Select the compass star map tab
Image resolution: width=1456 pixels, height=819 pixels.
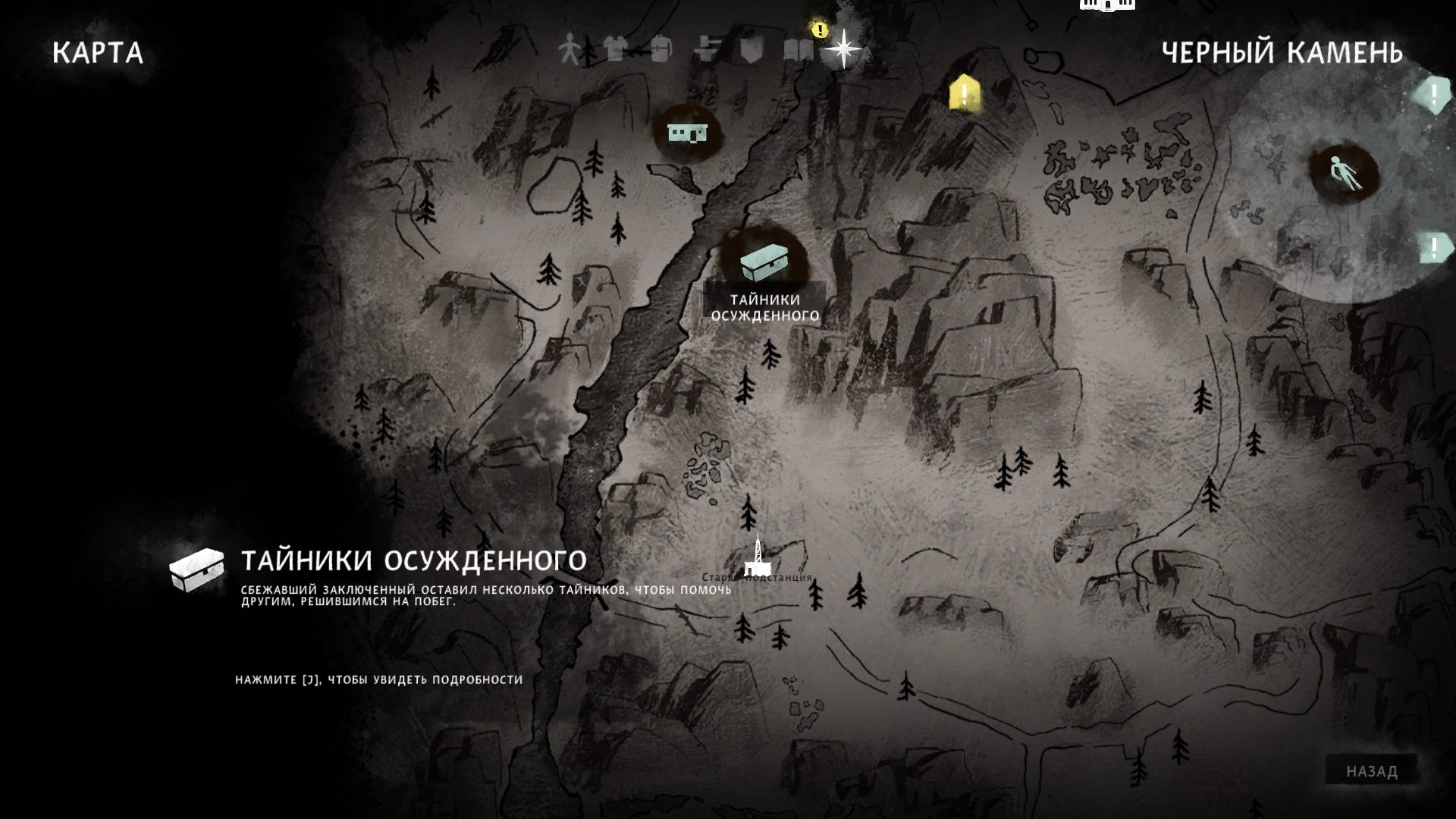point(843,49)
